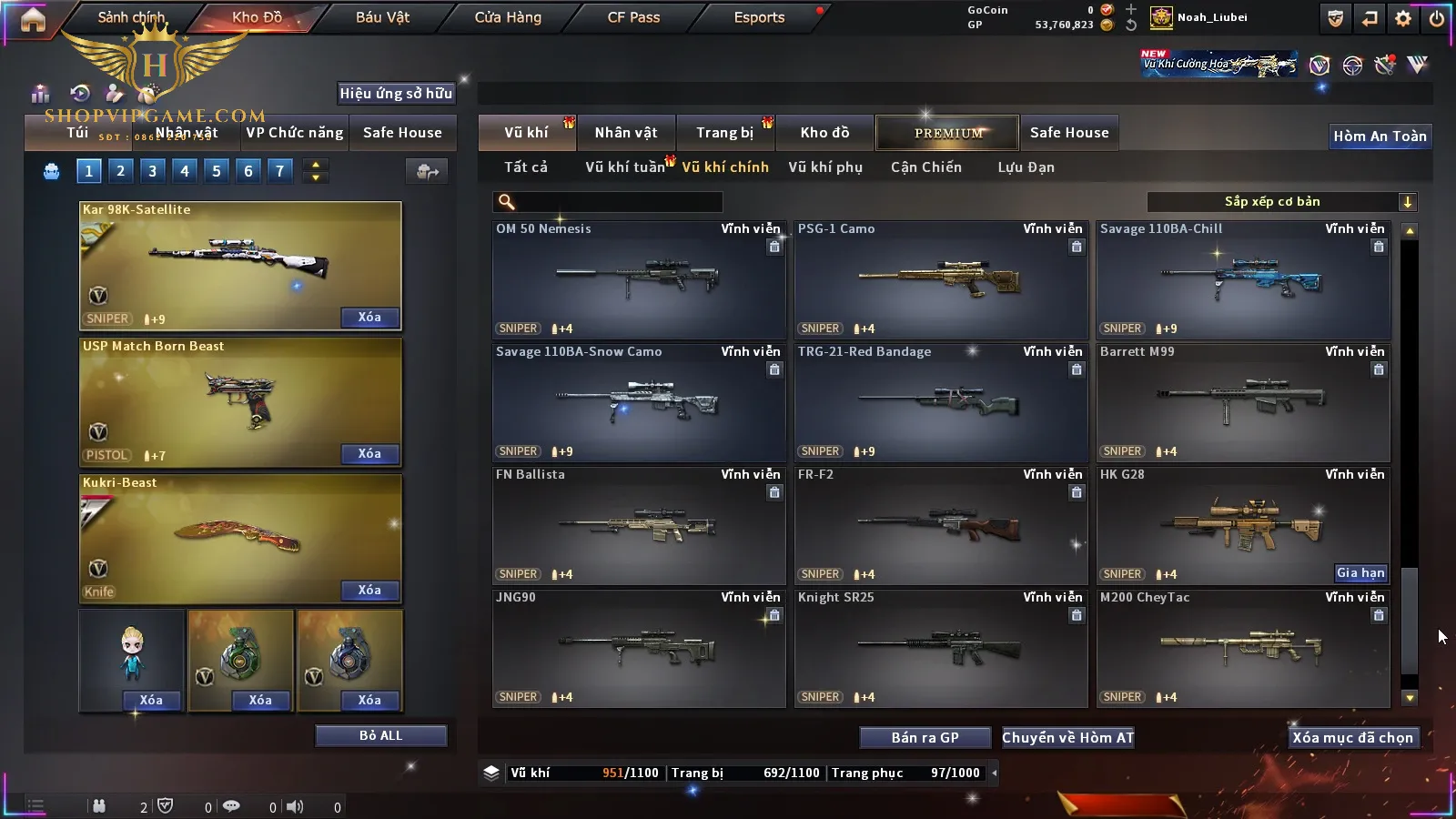The height and width of the screenshot is (819, 1456).
Task: Open the PREMIUM tab
Action: (948, 133)
